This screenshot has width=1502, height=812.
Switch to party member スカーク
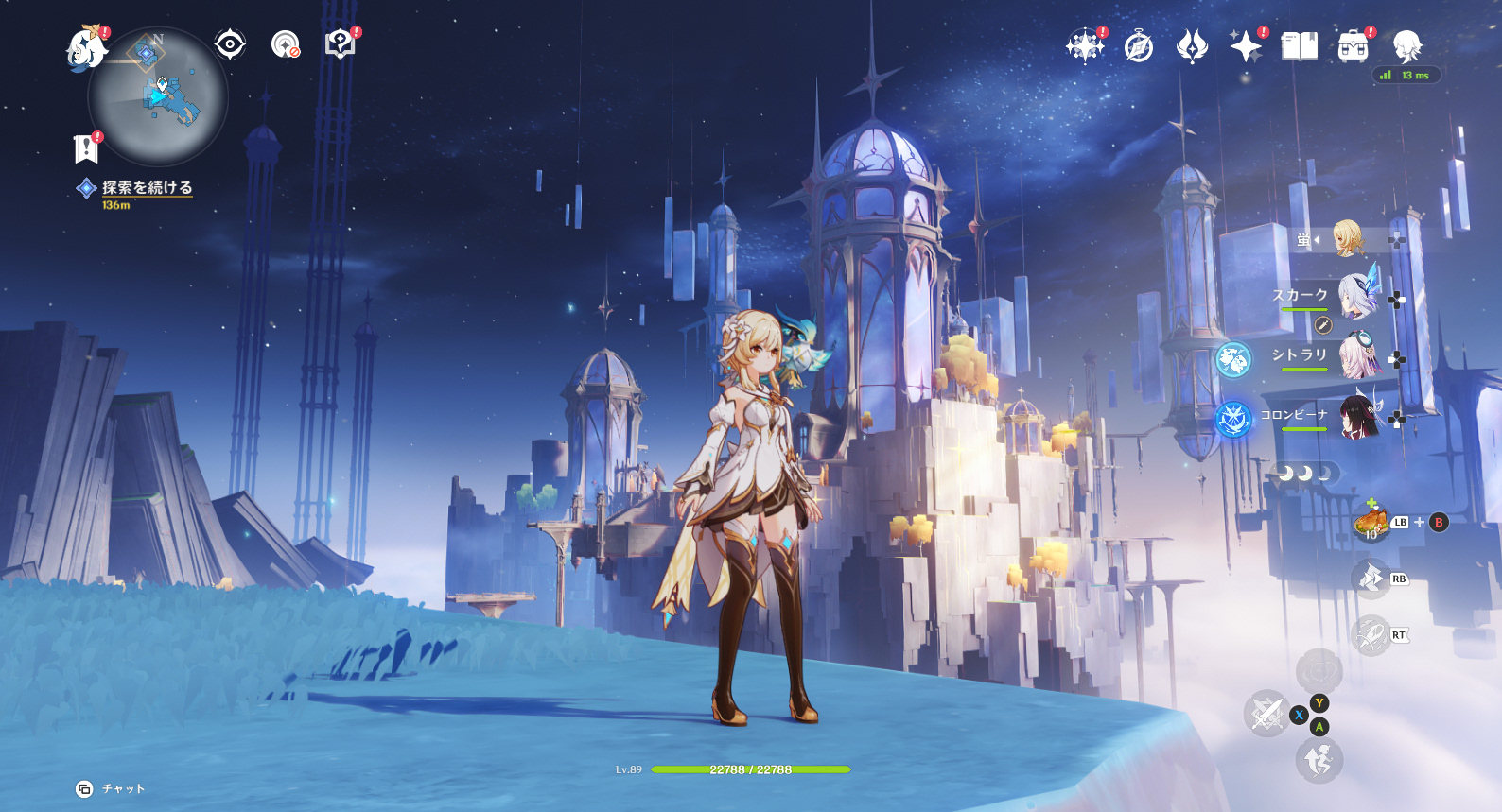point(1356,297)
